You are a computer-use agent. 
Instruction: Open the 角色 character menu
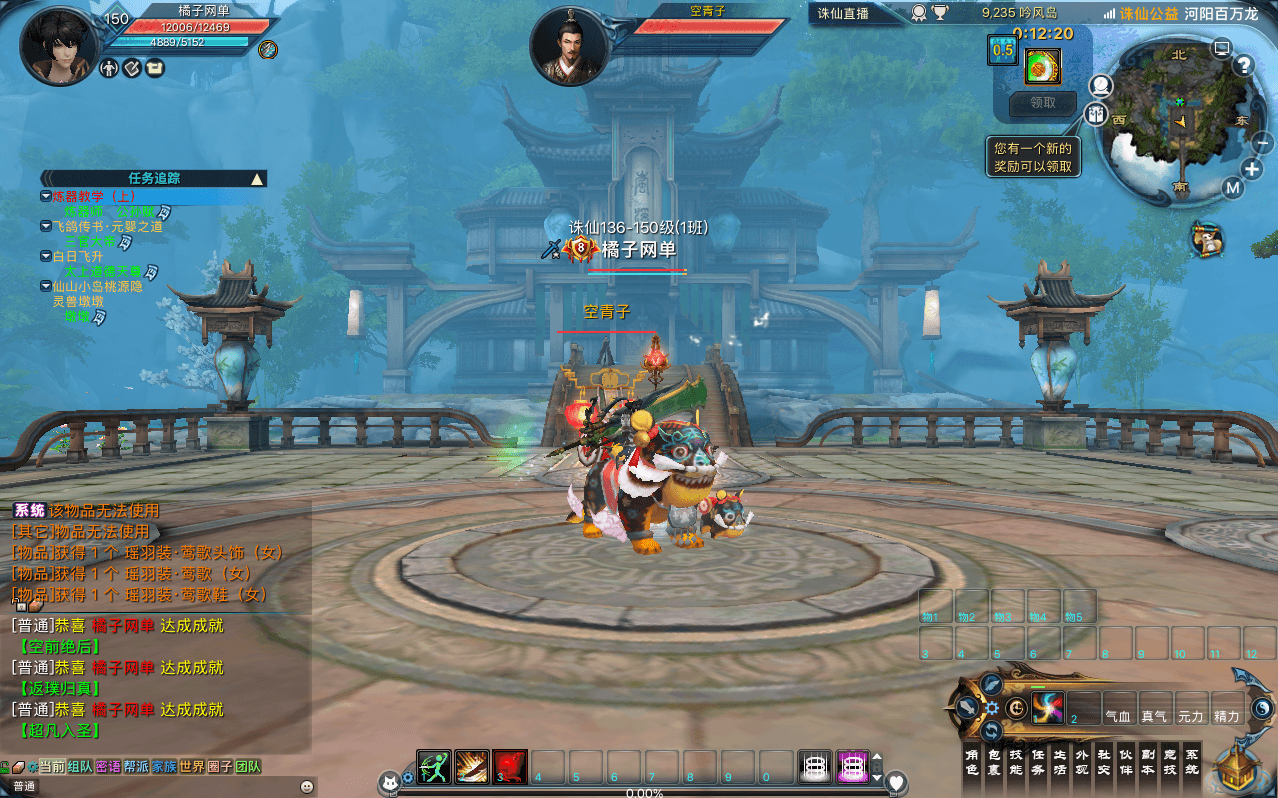(x=971, y=762)
